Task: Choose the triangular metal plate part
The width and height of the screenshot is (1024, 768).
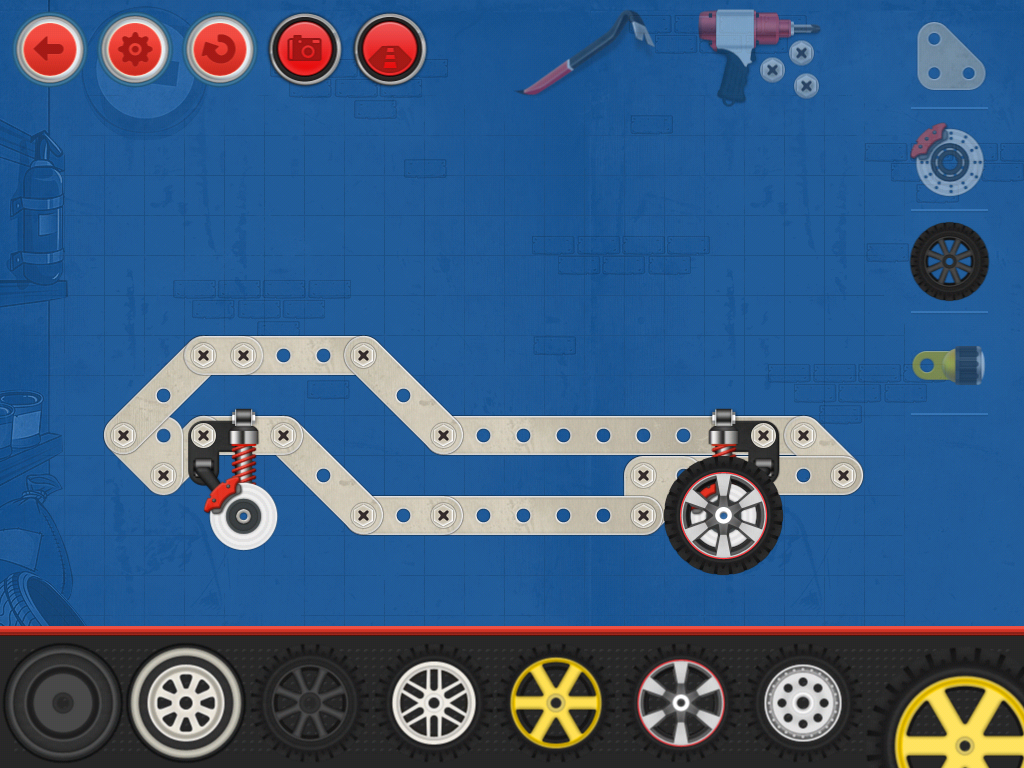Action: 949,57
